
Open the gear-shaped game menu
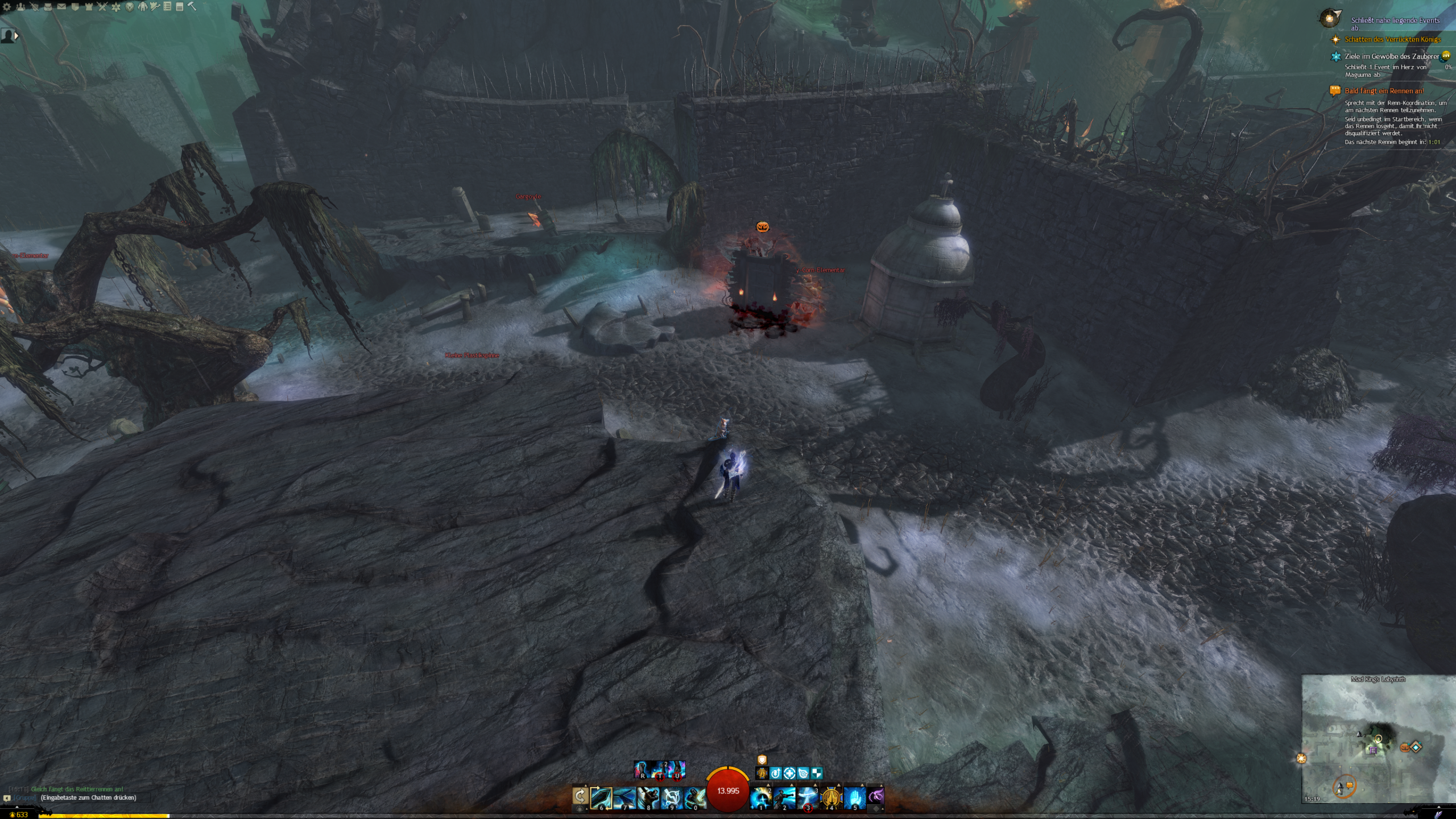point(7,7)
